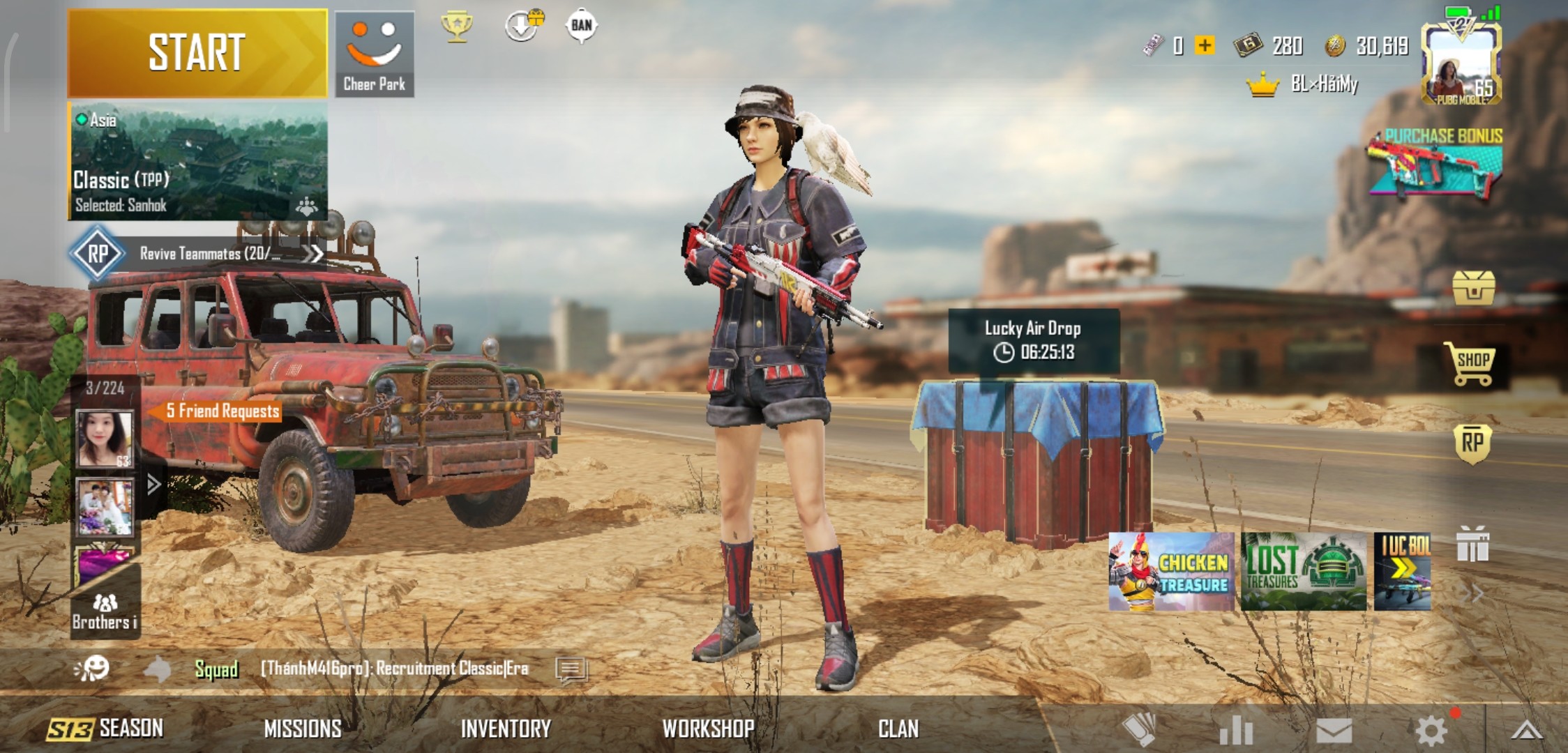Open the Season S13 menu

click(x=105, y=729)
